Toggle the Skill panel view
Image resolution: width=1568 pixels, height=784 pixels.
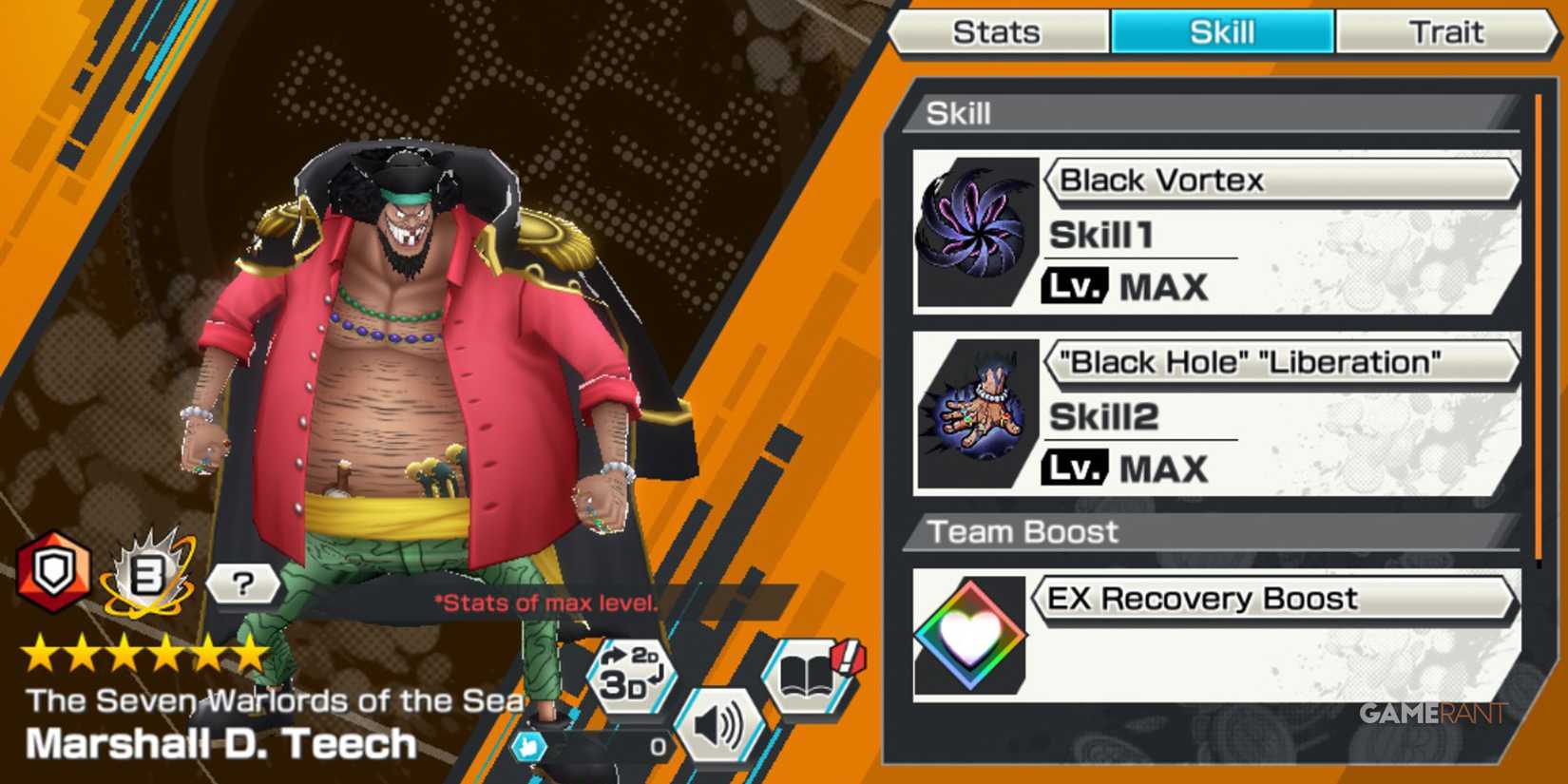(x=1221, y=31)
